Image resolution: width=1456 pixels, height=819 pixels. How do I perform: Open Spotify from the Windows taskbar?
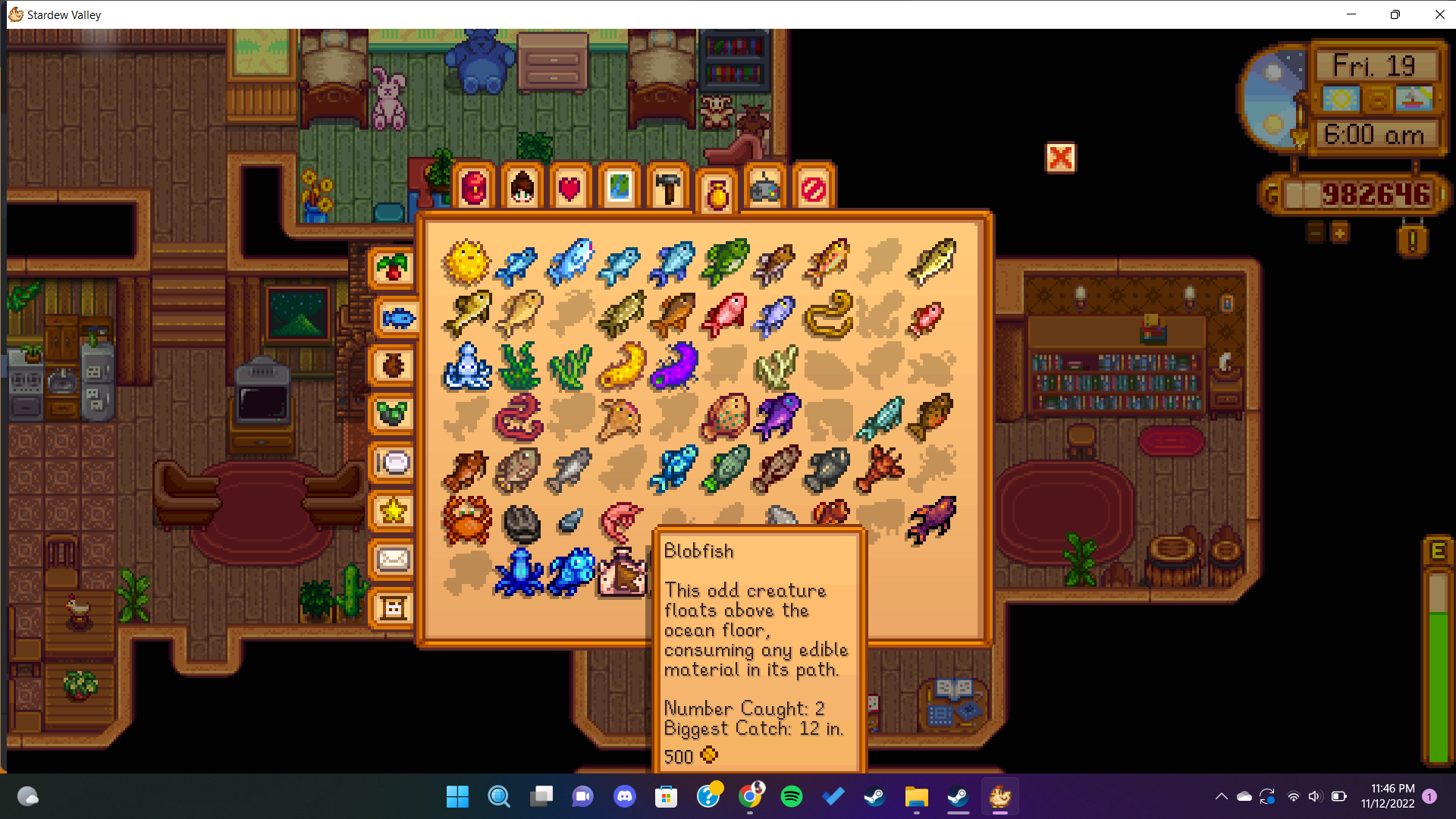[791, 796]
